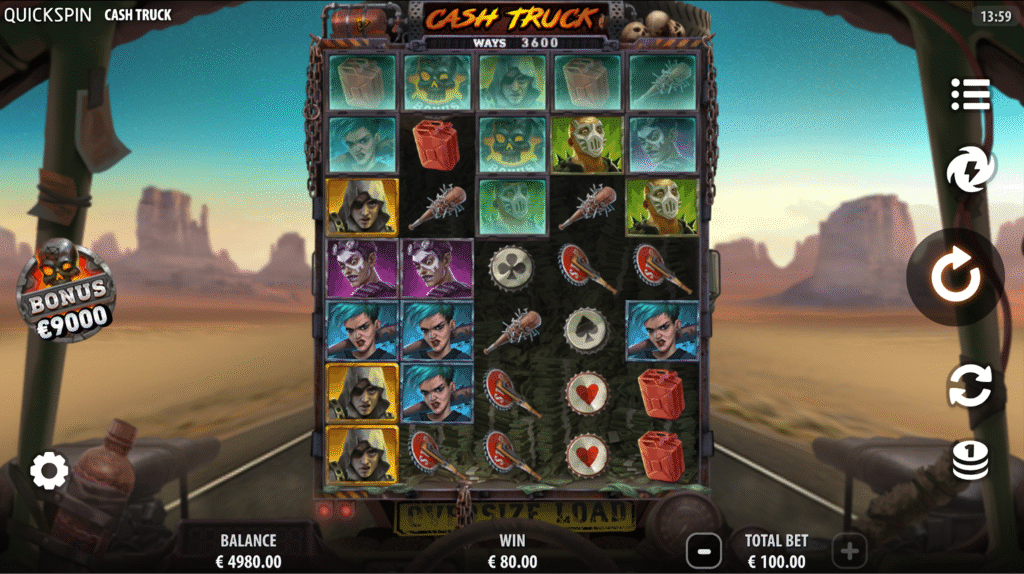1024x574 pixels.
Task: Increase total bet with plus button
Action: coord(849,550)
